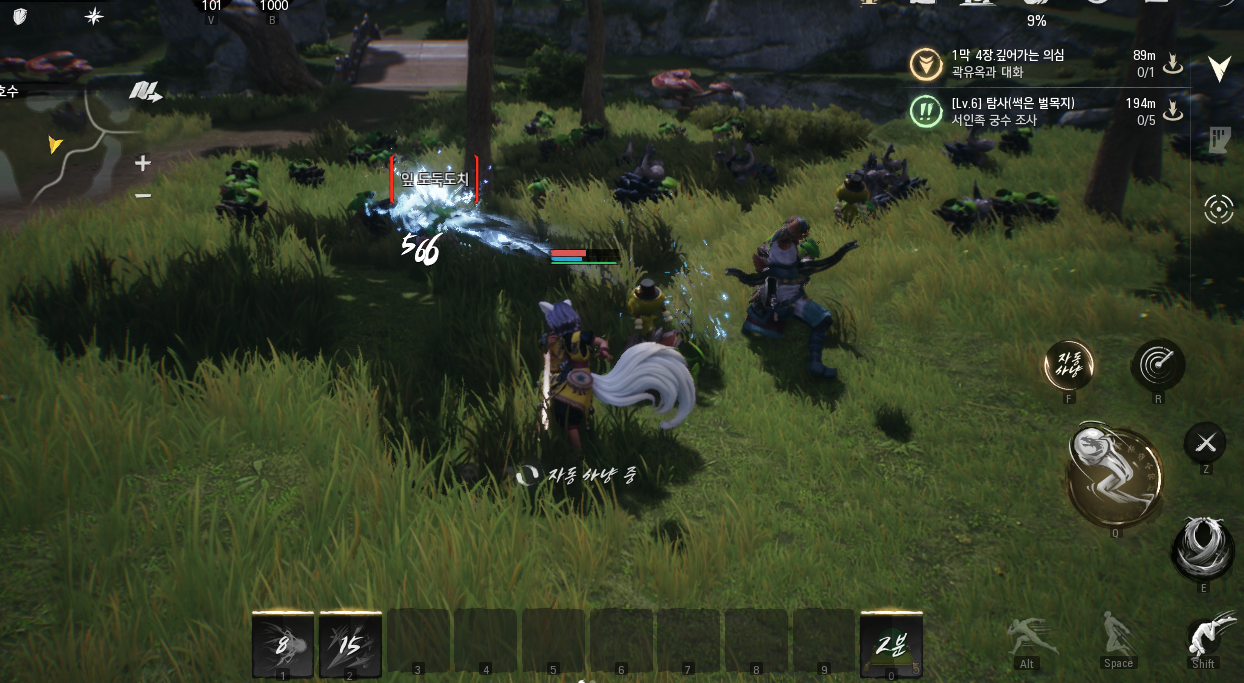1244x683 pixels.
Task: Trigger the Shift dodge roll icon
Action: 1204,637
